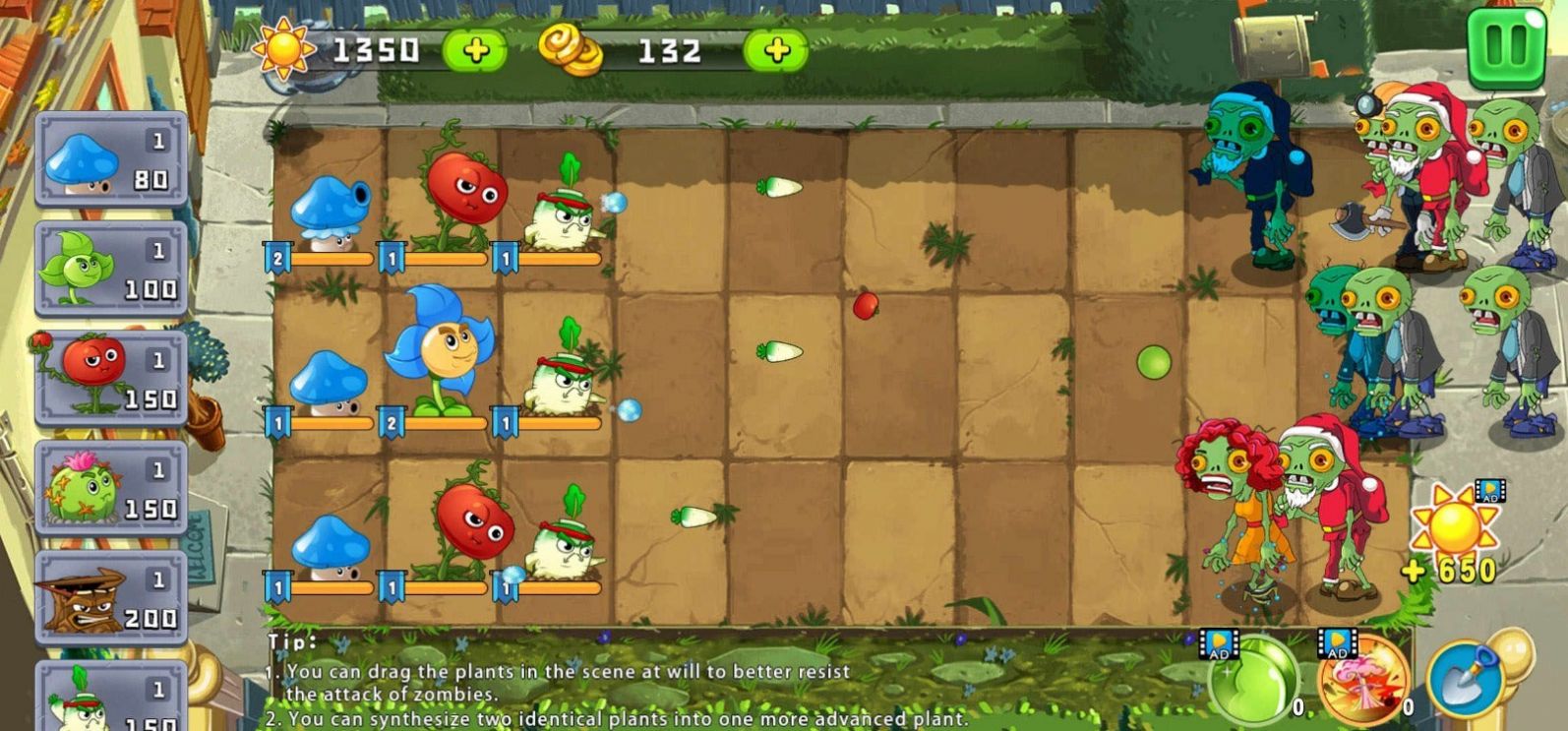Select the blue mushroom plant card costing 80
Viewport: 1568px width, 731px height.
pyautogui.click(x=108, y=162)
